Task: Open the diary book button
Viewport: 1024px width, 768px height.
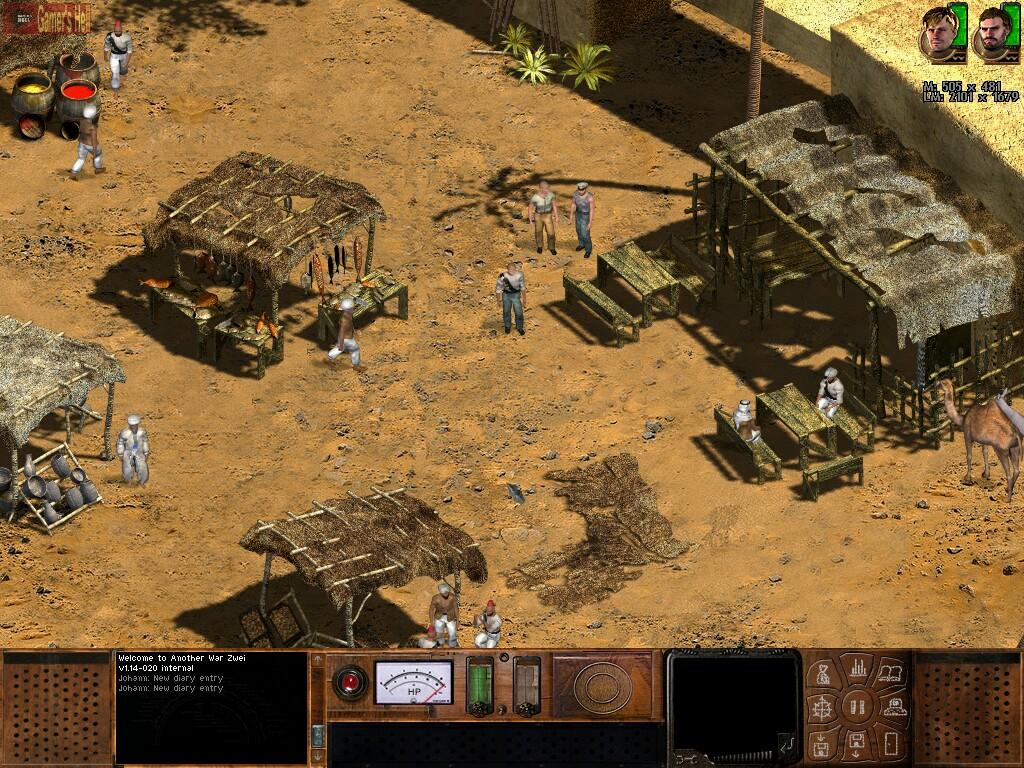Action: (x=890, y=674)
